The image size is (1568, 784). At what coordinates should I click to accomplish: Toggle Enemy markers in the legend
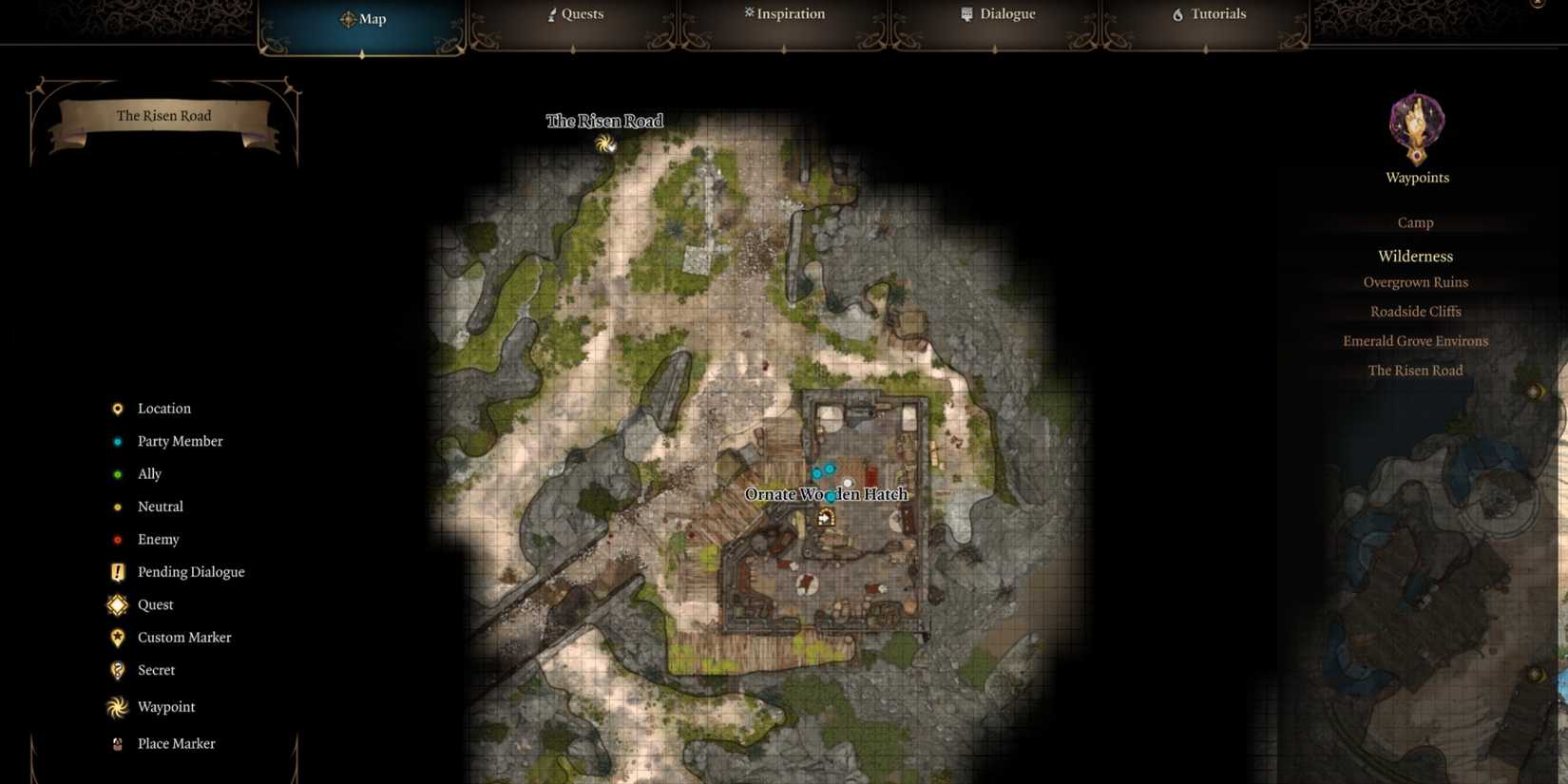(x=117, y=539)
